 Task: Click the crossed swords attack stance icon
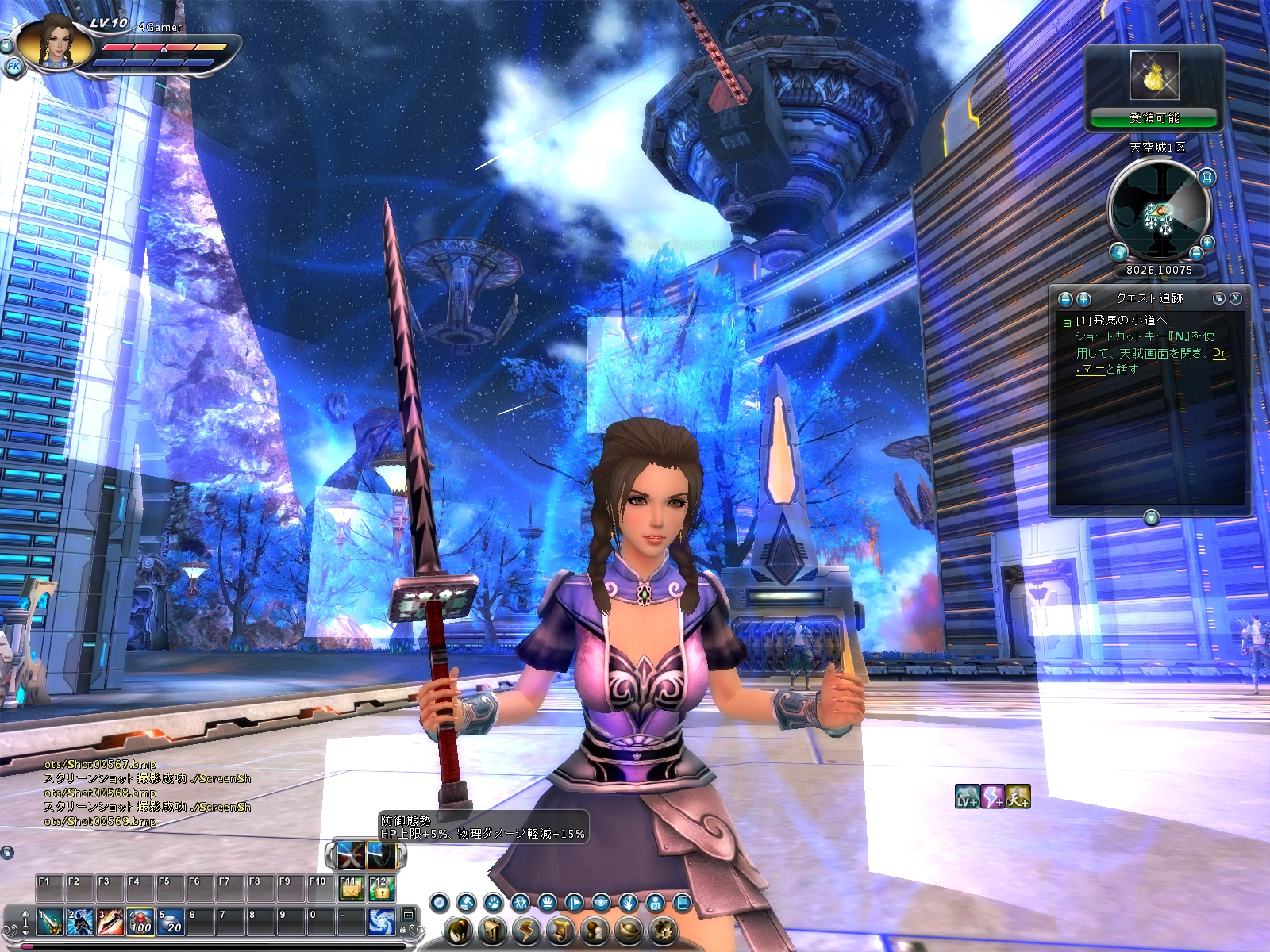coord(350,855)
